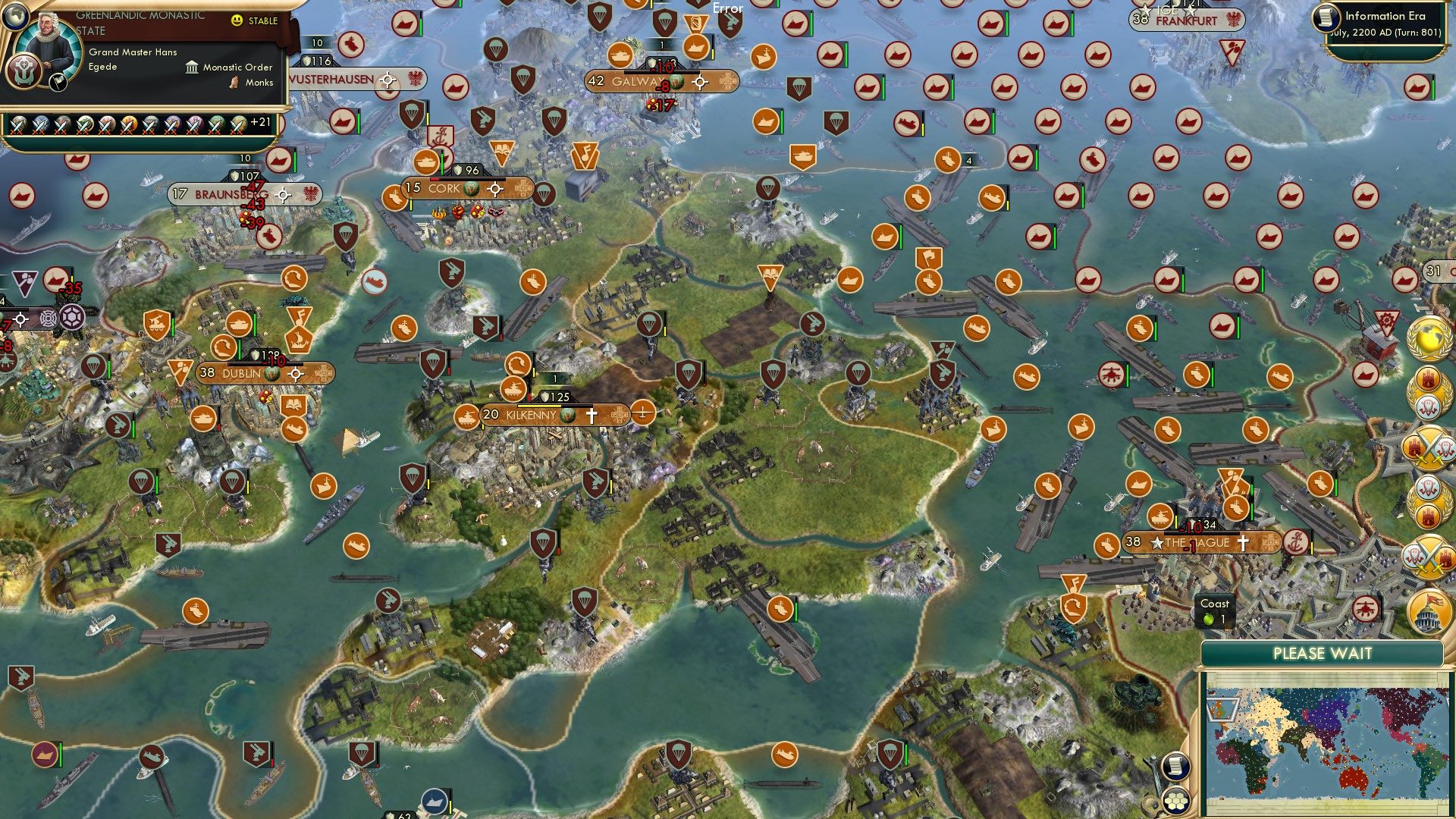Image resolution: width=1456 pixels, height=819 pixels.
Task: Toggle the strategic view hexes icon
Action: pos(1175,800)
